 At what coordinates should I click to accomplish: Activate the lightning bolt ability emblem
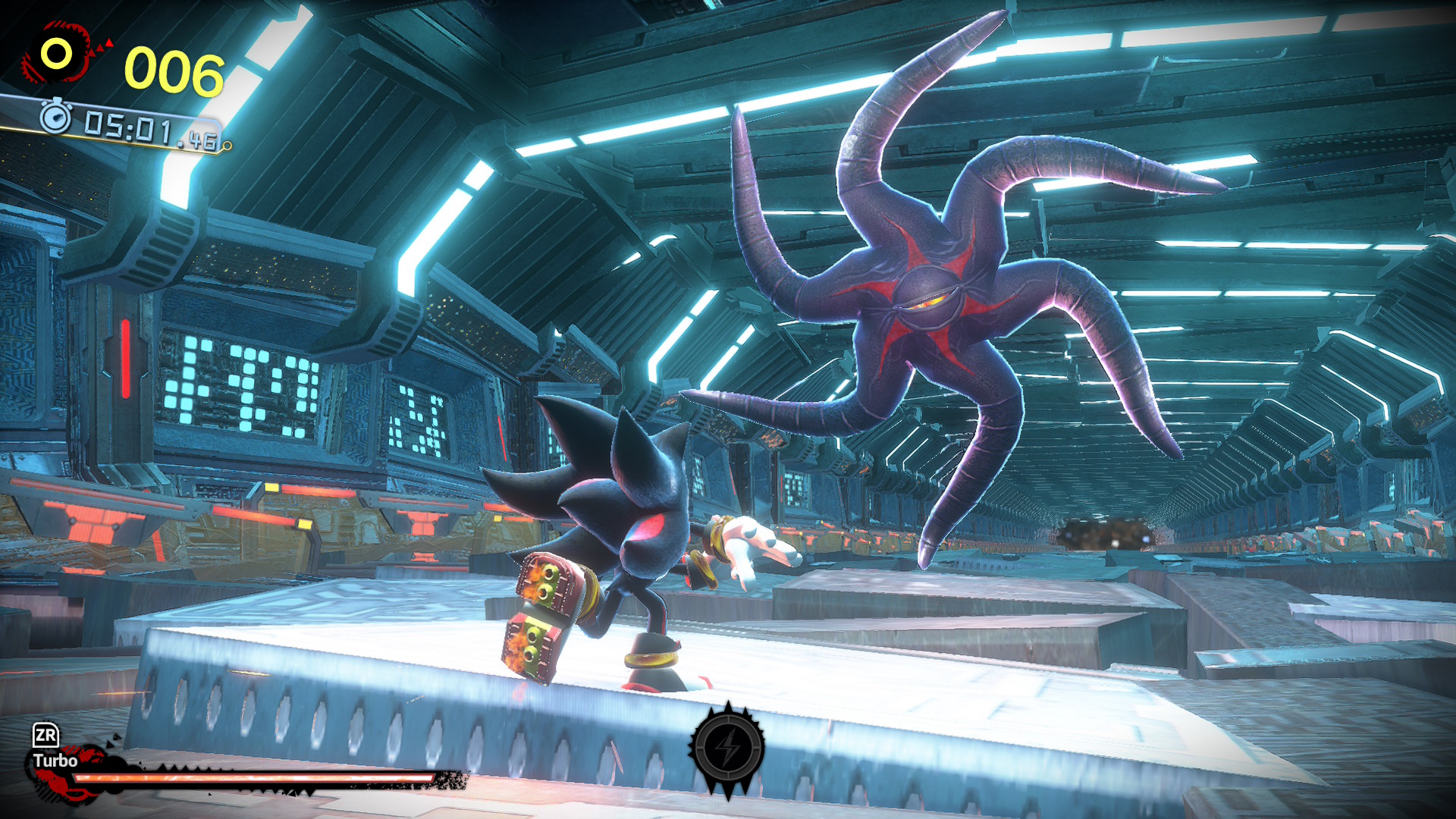tap(727, 748)
